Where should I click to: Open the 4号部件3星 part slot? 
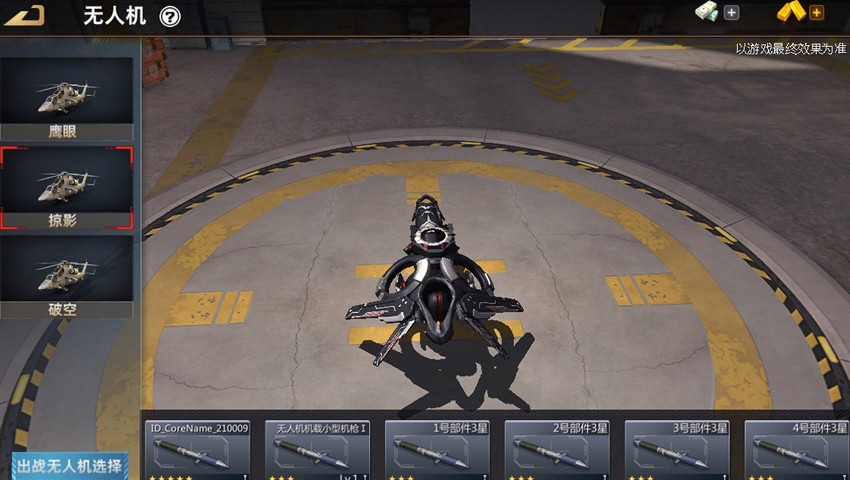tap(798, 450)
